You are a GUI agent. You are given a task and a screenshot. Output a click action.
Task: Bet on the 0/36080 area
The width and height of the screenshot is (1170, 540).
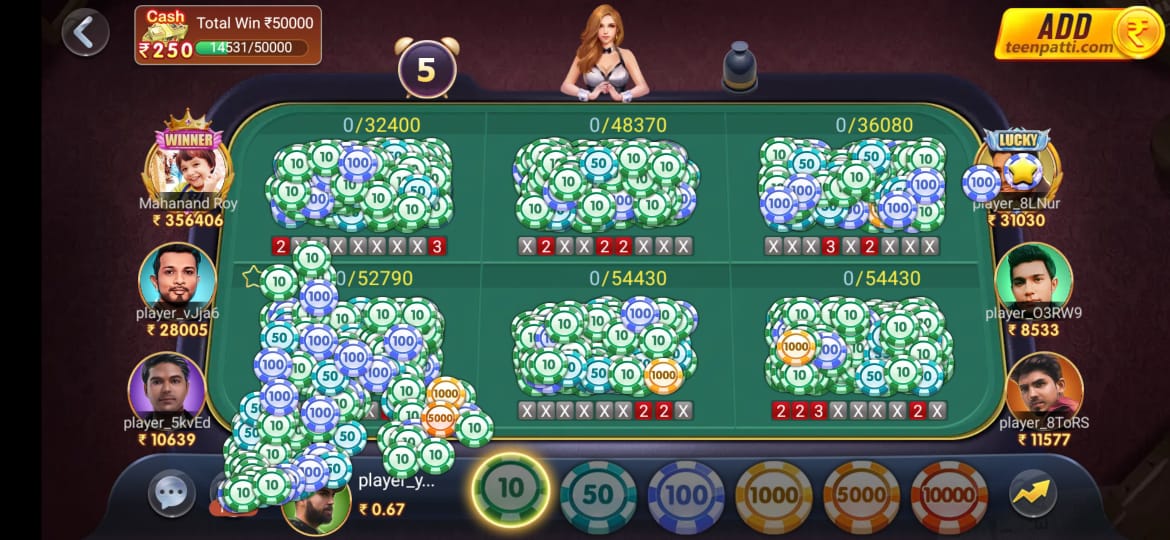(x=851, y=185)
